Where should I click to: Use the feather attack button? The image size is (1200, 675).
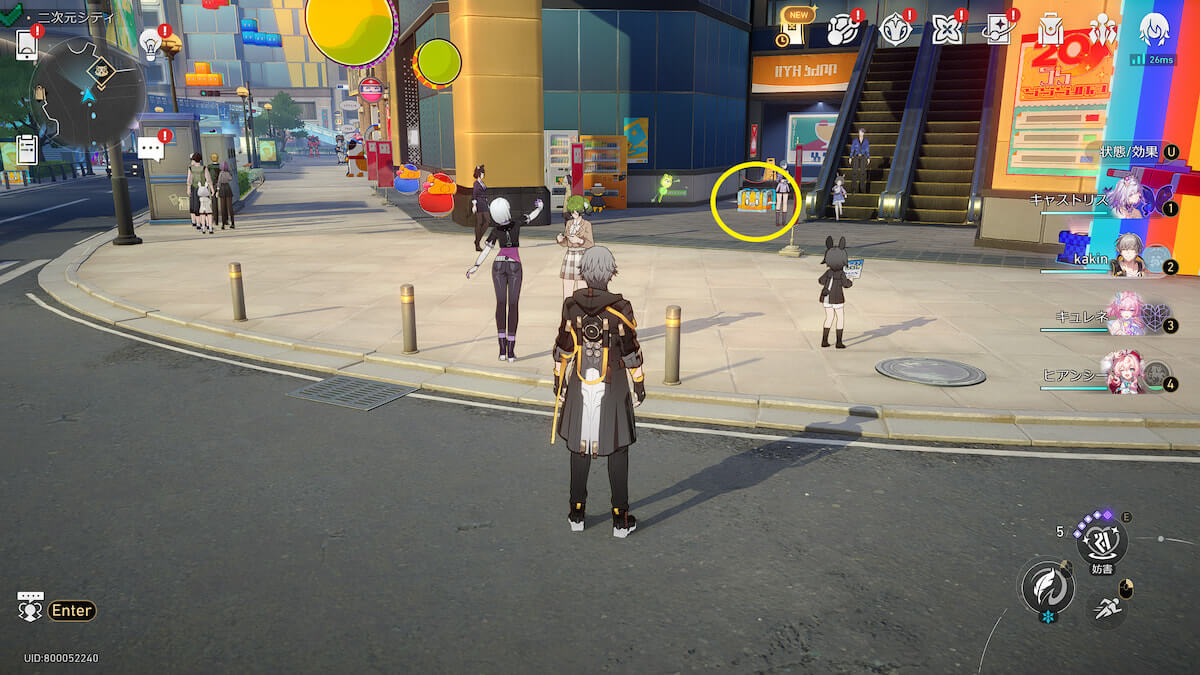point(1047,587)
